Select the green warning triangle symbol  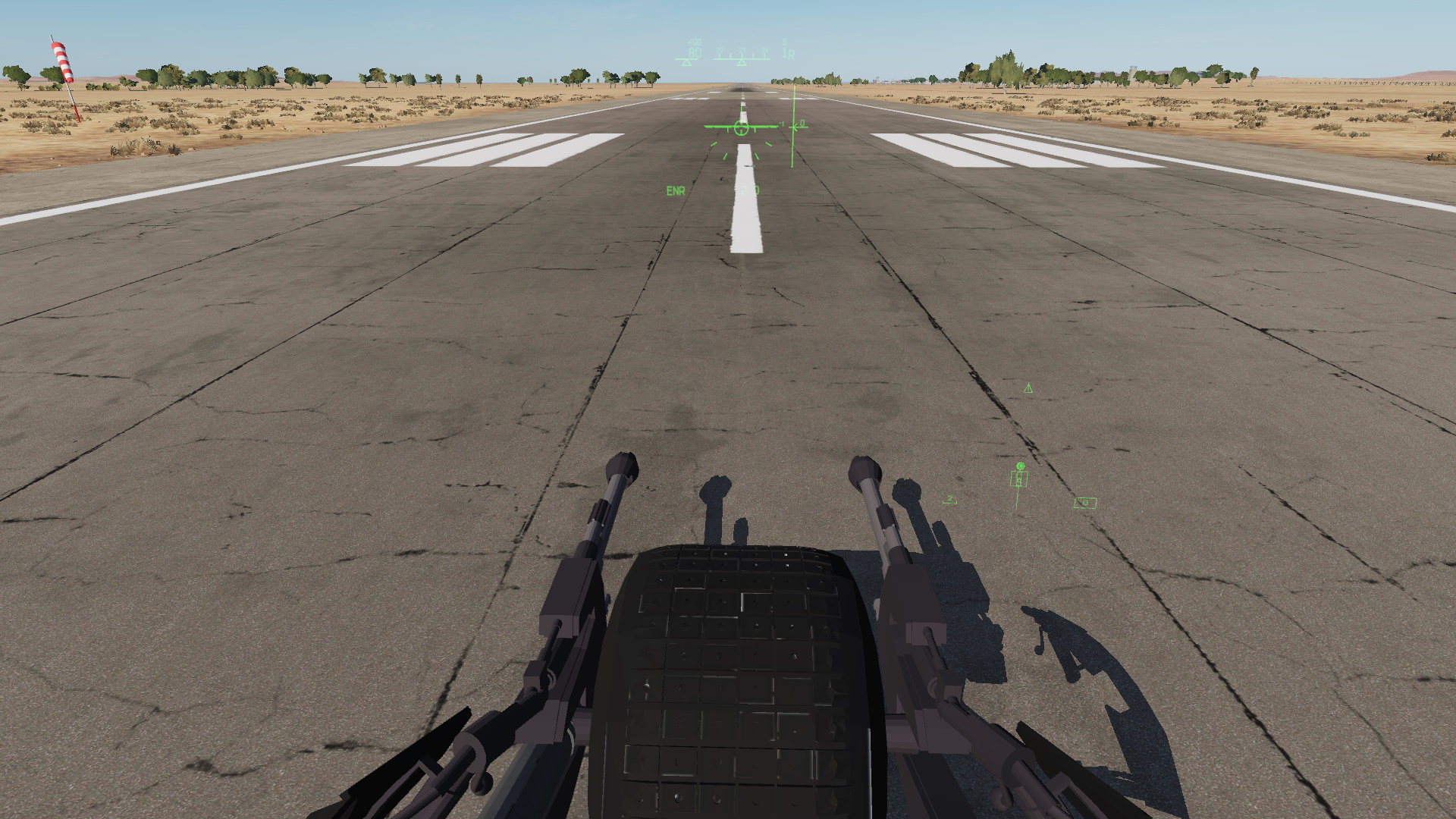coord(1028,388)
